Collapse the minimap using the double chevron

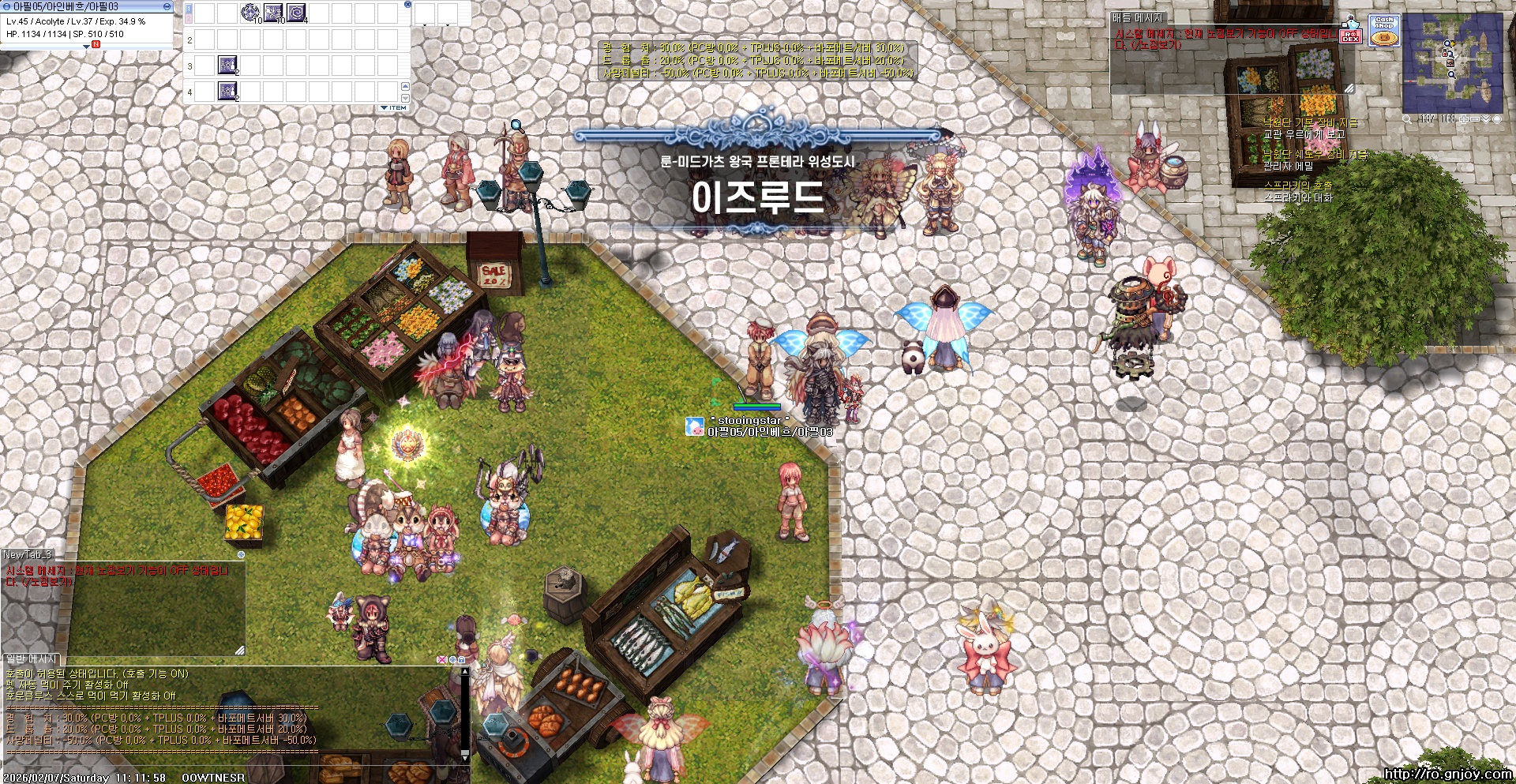tap(1486, 119)
